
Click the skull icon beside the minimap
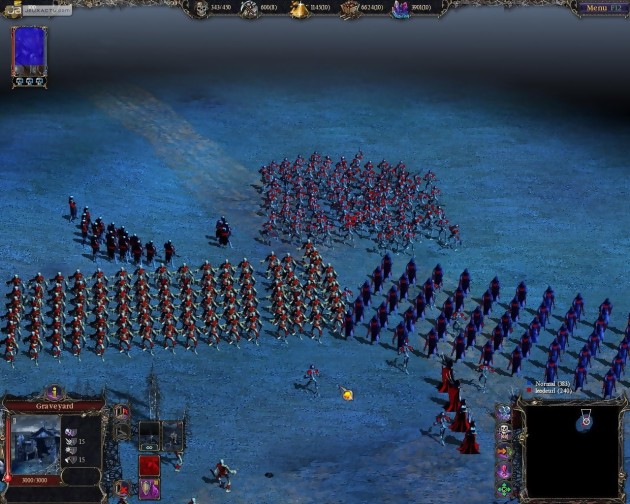tap(504, 432)
